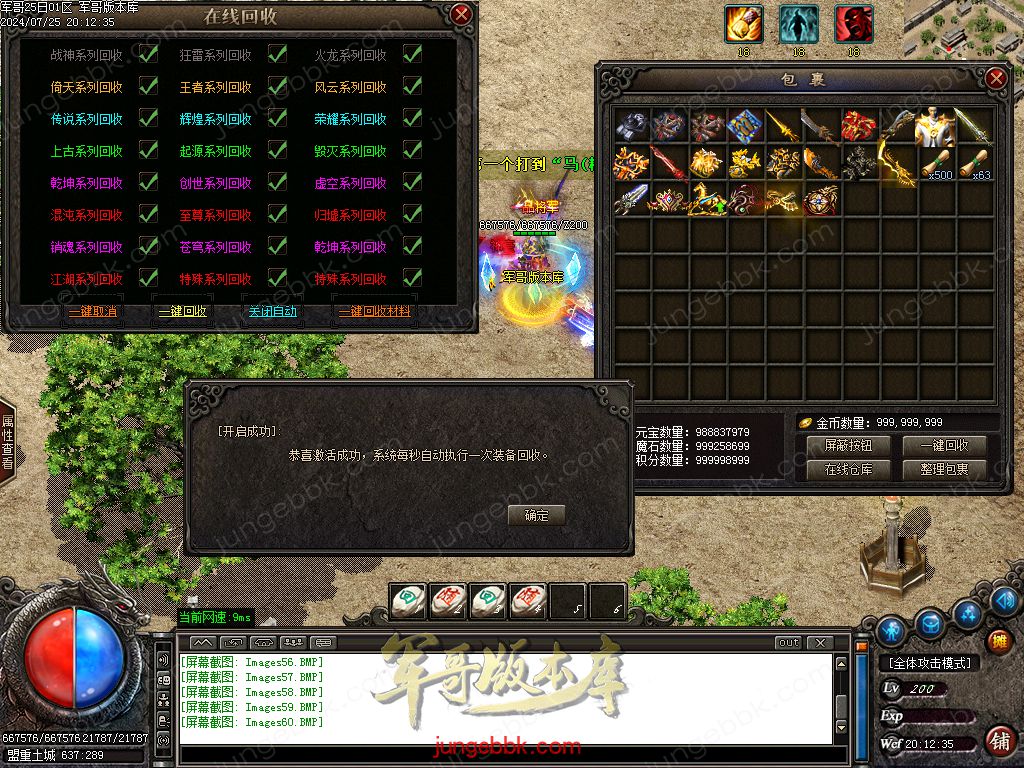The image size is (1024, 768).
Task: Sort the bag with 整理包裹
Action: 944,469
